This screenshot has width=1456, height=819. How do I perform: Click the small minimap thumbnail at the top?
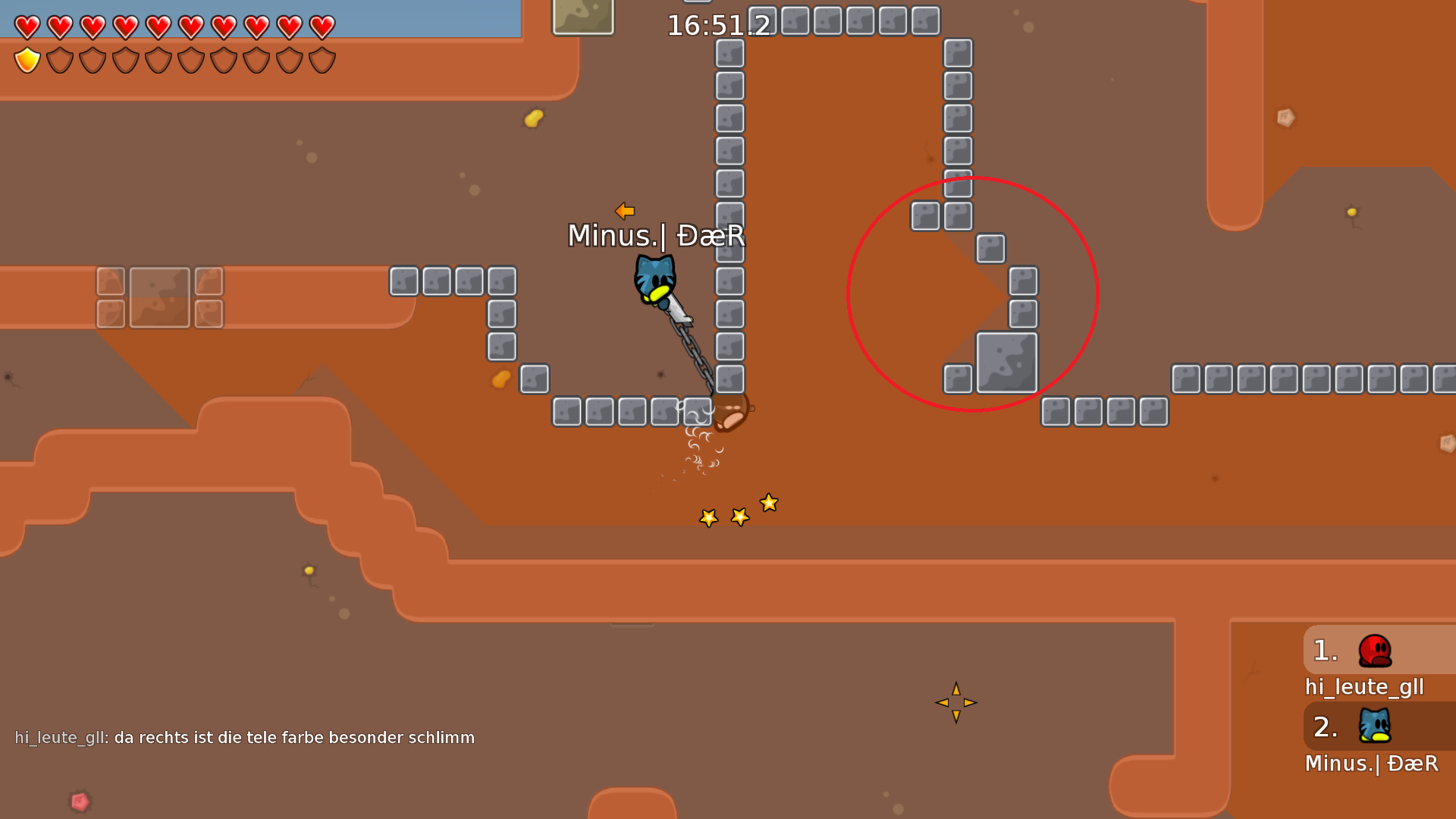click(x=582, y=17)
